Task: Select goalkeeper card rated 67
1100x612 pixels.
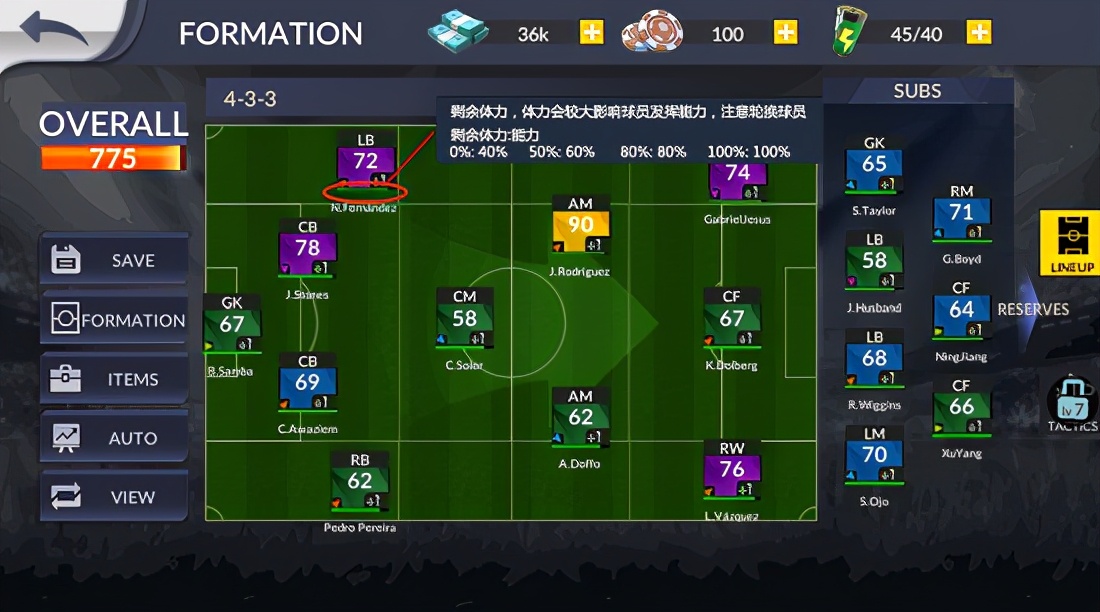Action: [x=232, y=325]
